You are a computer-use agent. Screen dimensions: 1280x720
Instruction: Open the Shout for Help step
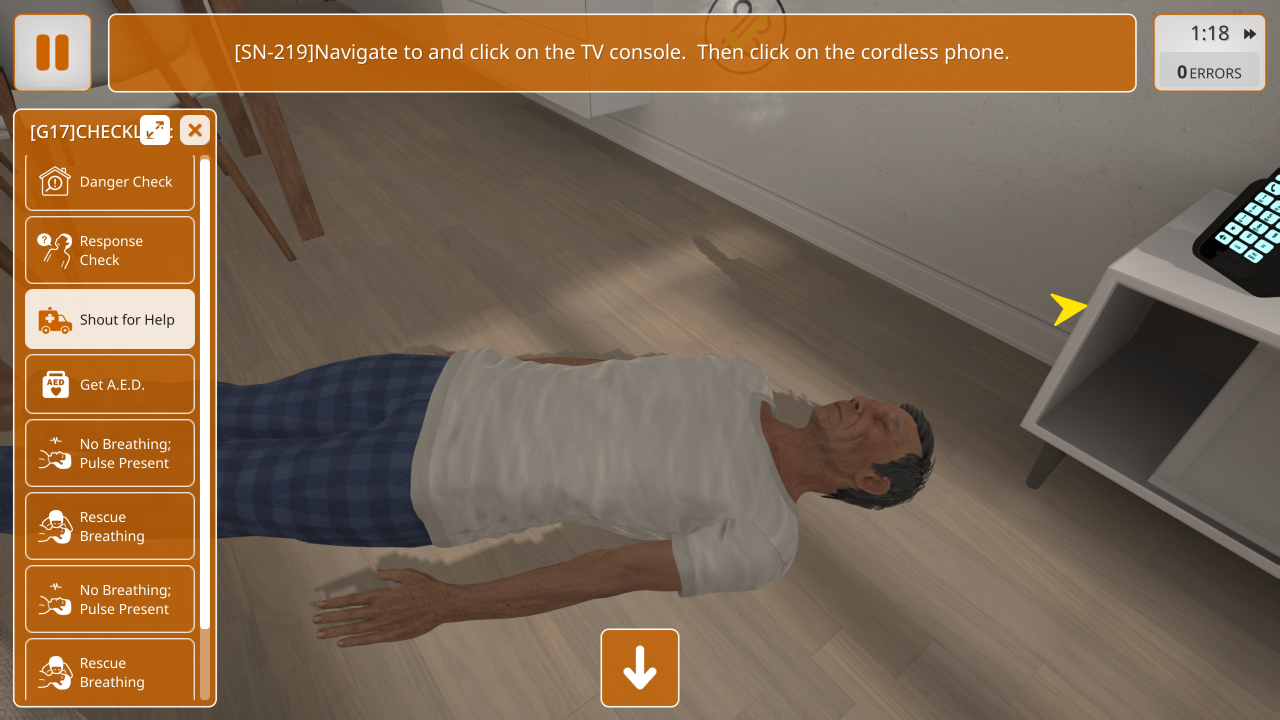coord(110,320)
